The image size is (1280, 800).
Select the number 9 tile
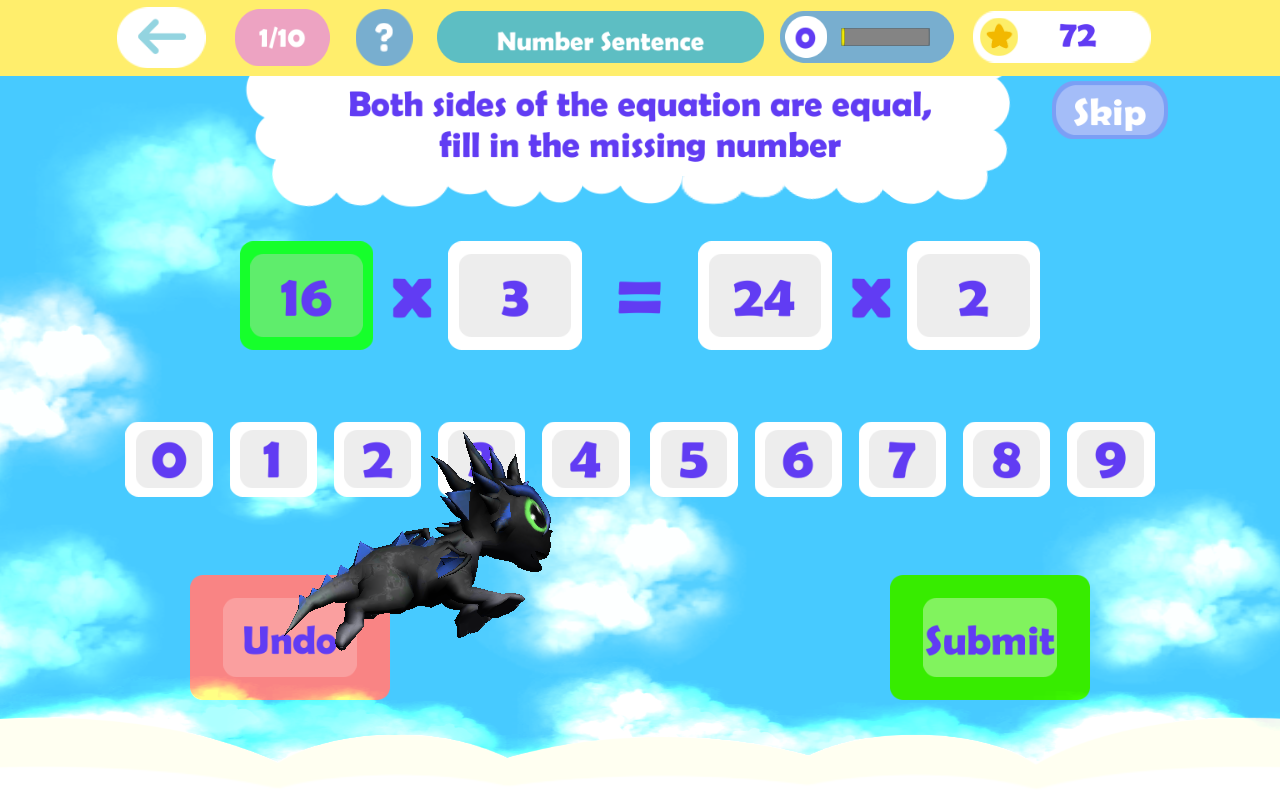pyautogui.click(x=1110, y=460)
